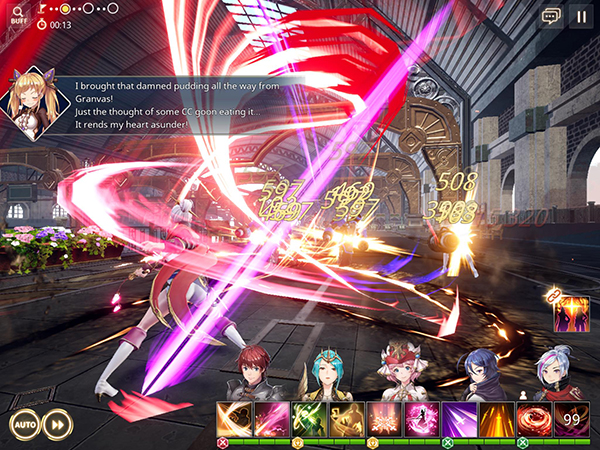Trigger the chained skill icon on right
Screen dimensions: 600x450
coord(572,314)
